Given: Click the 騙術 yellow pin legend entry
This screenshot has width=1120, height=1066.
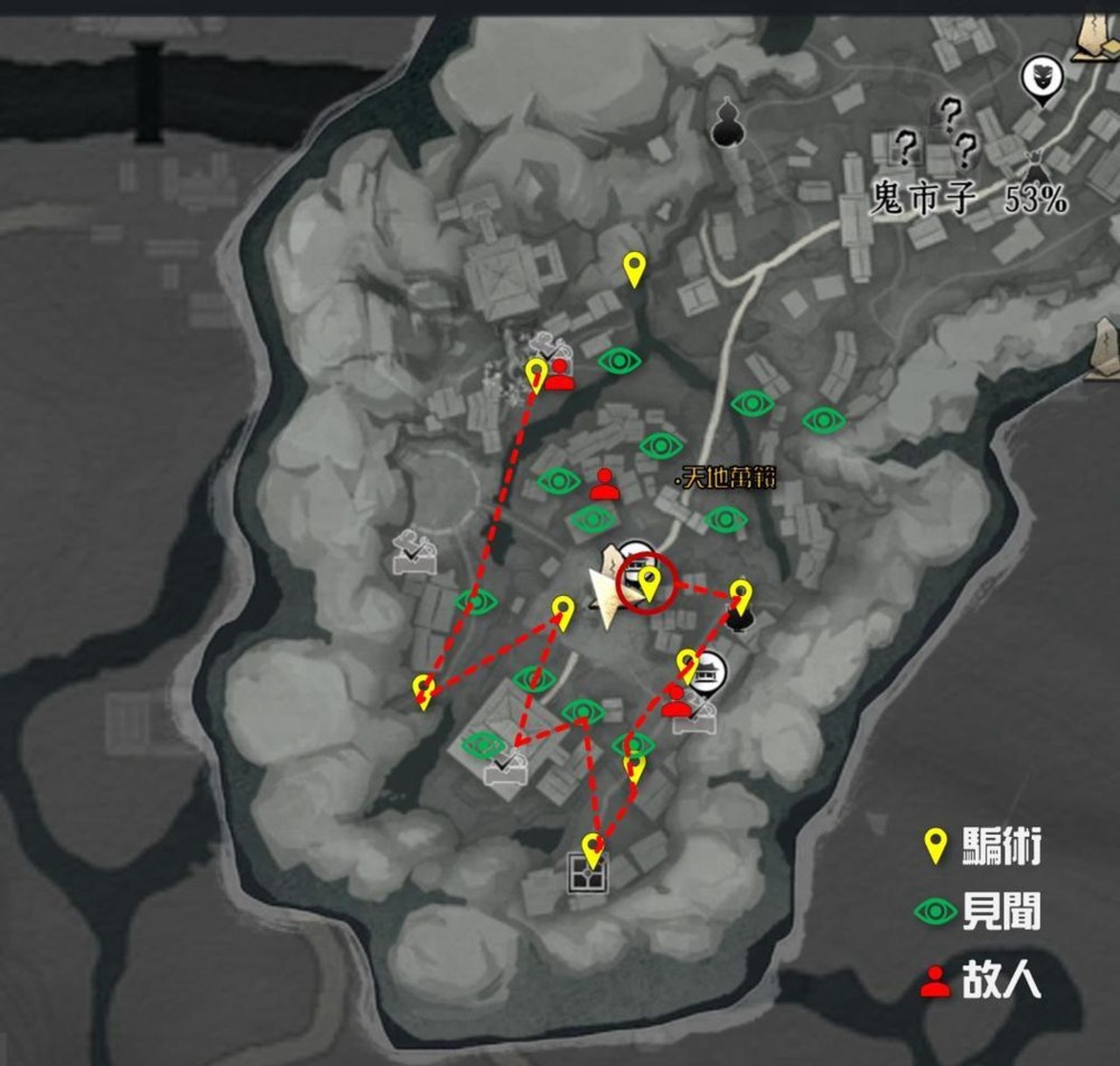Looking at the screenshot, I should click(984, 846).
